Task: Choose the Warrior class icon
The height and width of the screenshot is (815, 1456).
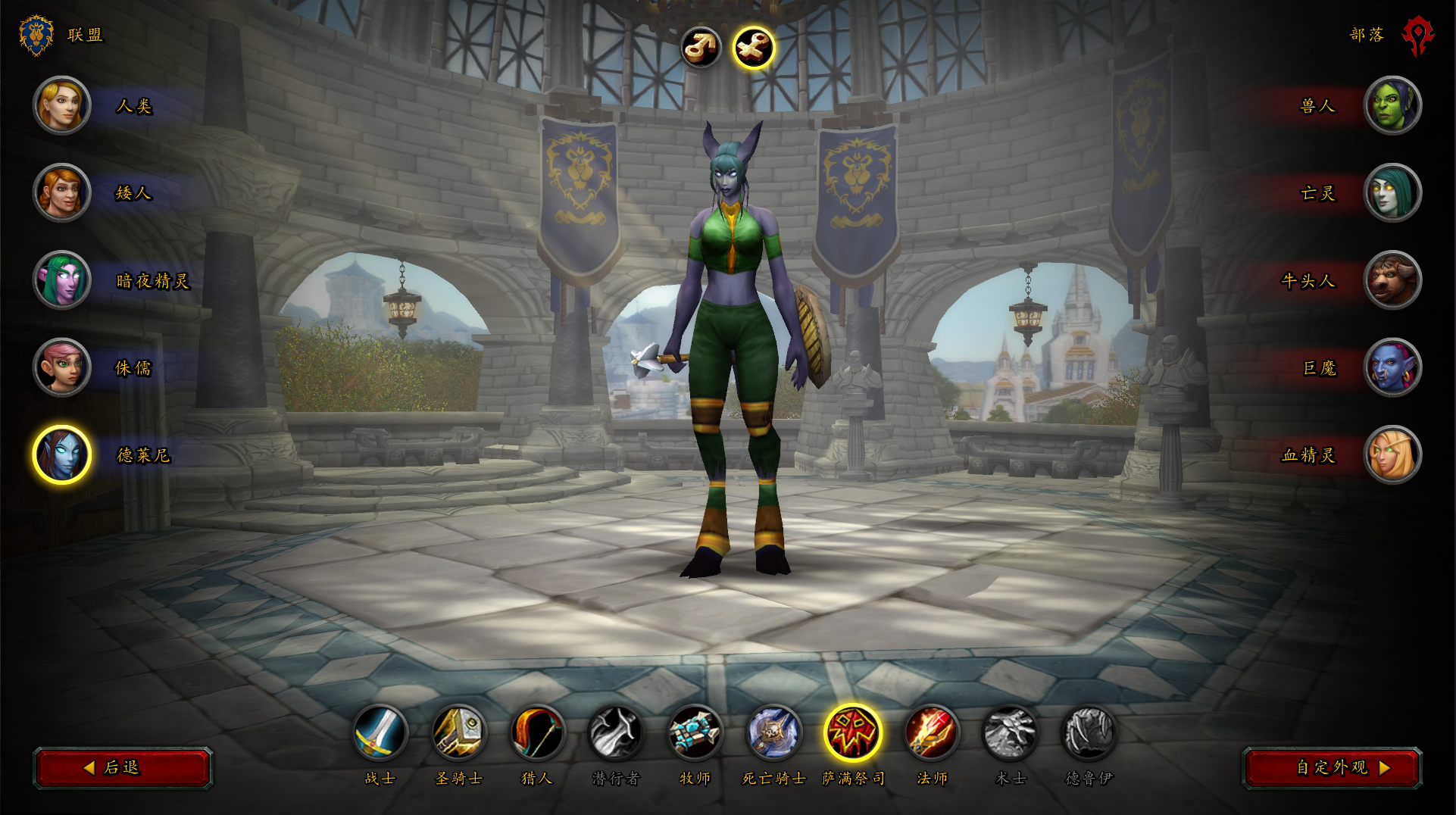Action: (380, 732)
